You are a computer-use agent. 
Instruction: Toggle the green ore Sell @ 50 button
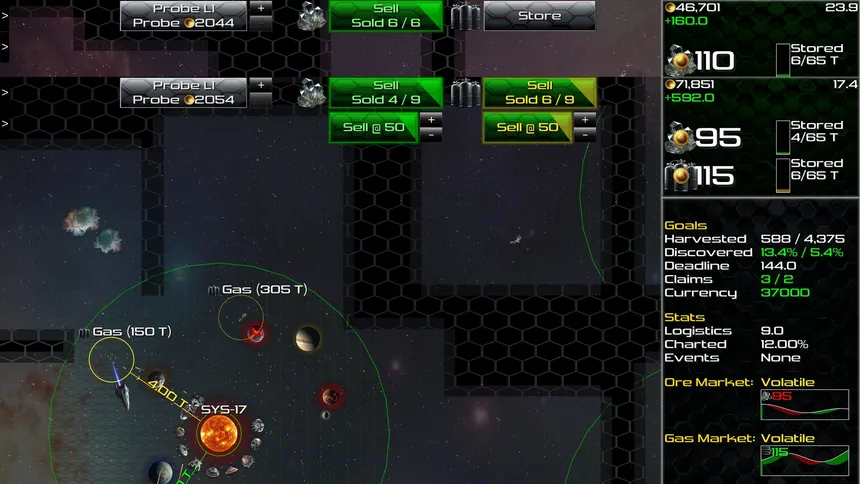(x=373, y=127)
